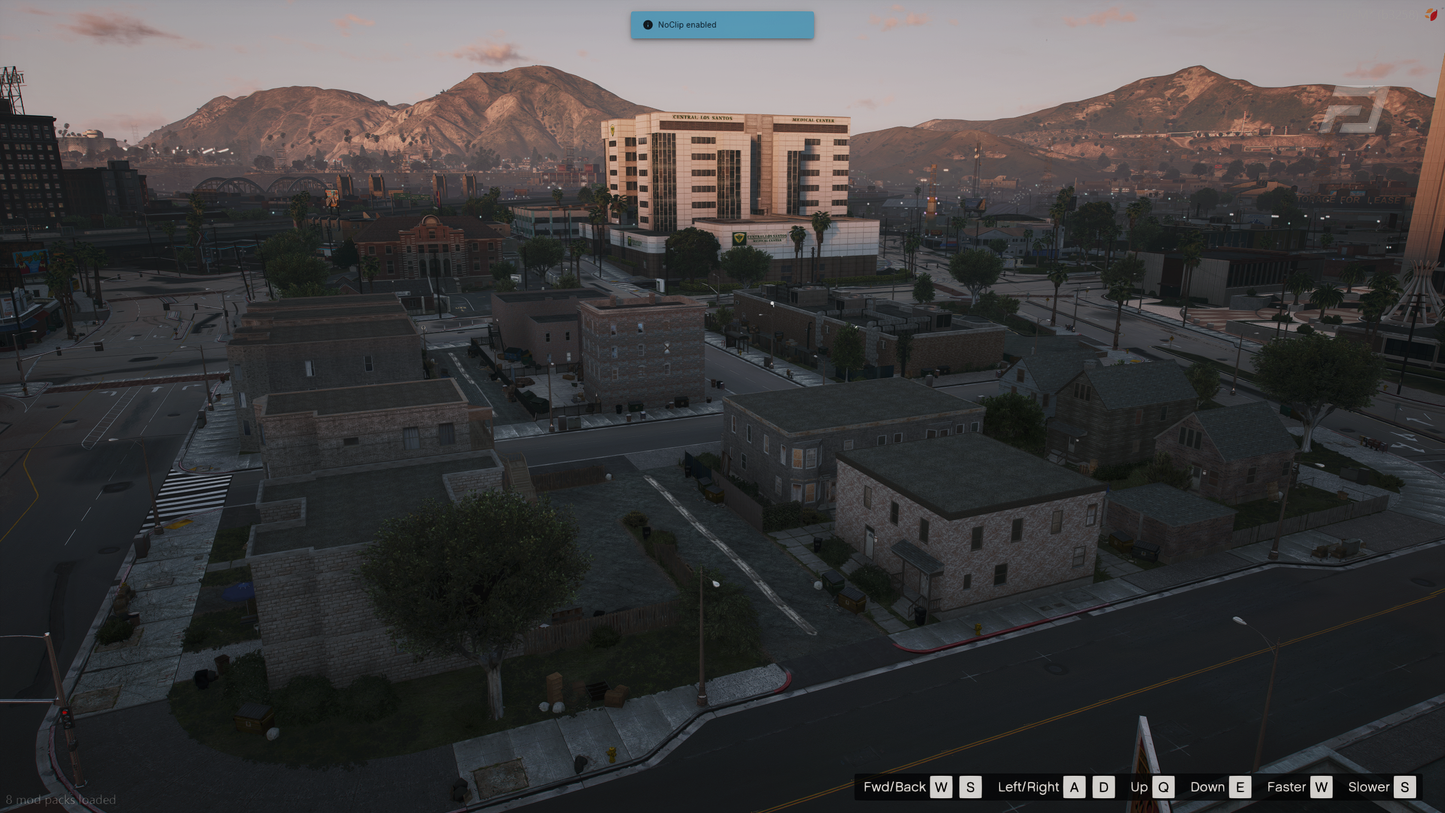The height and width of the screenshot is (813, 1445).
Task: Select the Central Los Santos Medical Center sign
Action: [755, 116]
